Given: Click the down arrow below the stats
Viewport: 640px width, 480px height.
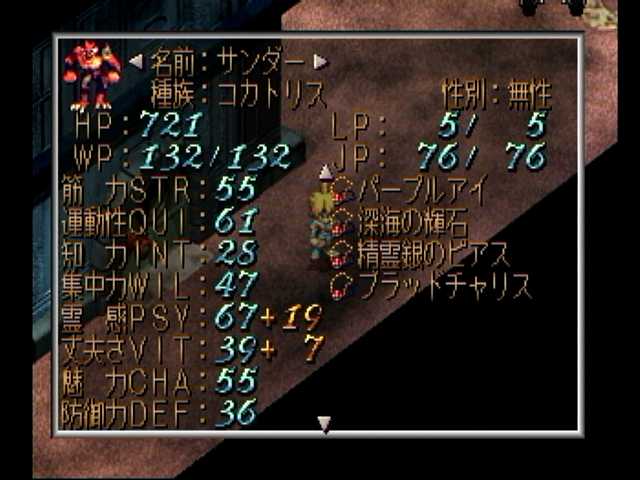Looking at the screenshot, I should (x=323, y=425).
